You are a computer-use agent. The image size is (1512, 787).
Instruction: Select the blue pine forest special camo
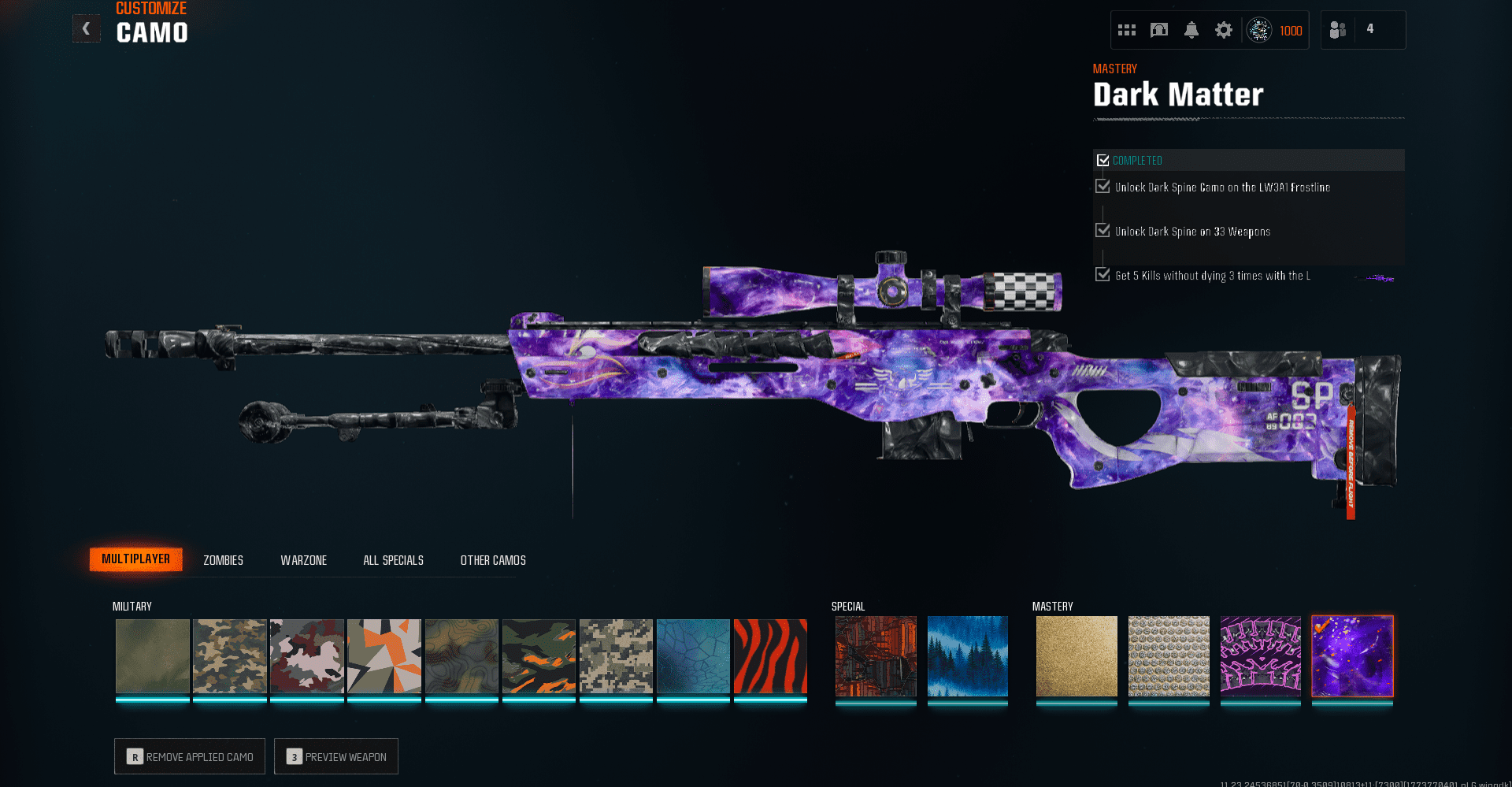click(x=968, y=656)
